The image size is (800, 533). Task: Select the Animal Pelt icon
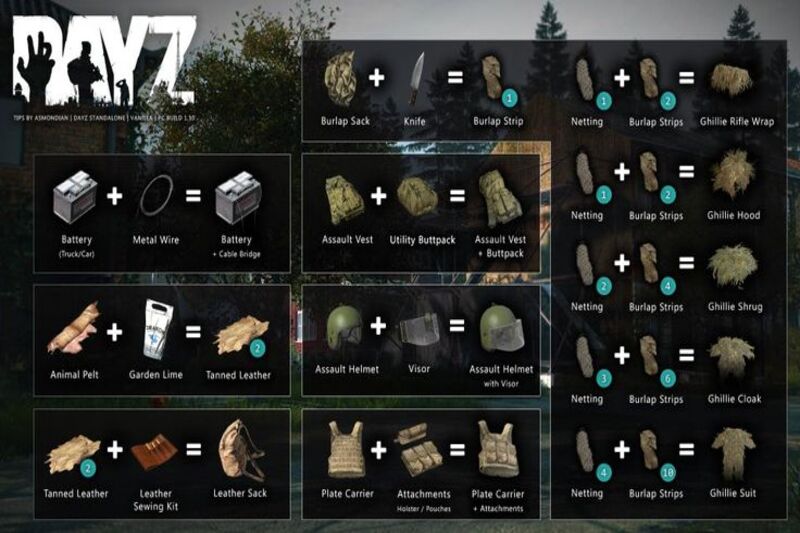[74, 328]
